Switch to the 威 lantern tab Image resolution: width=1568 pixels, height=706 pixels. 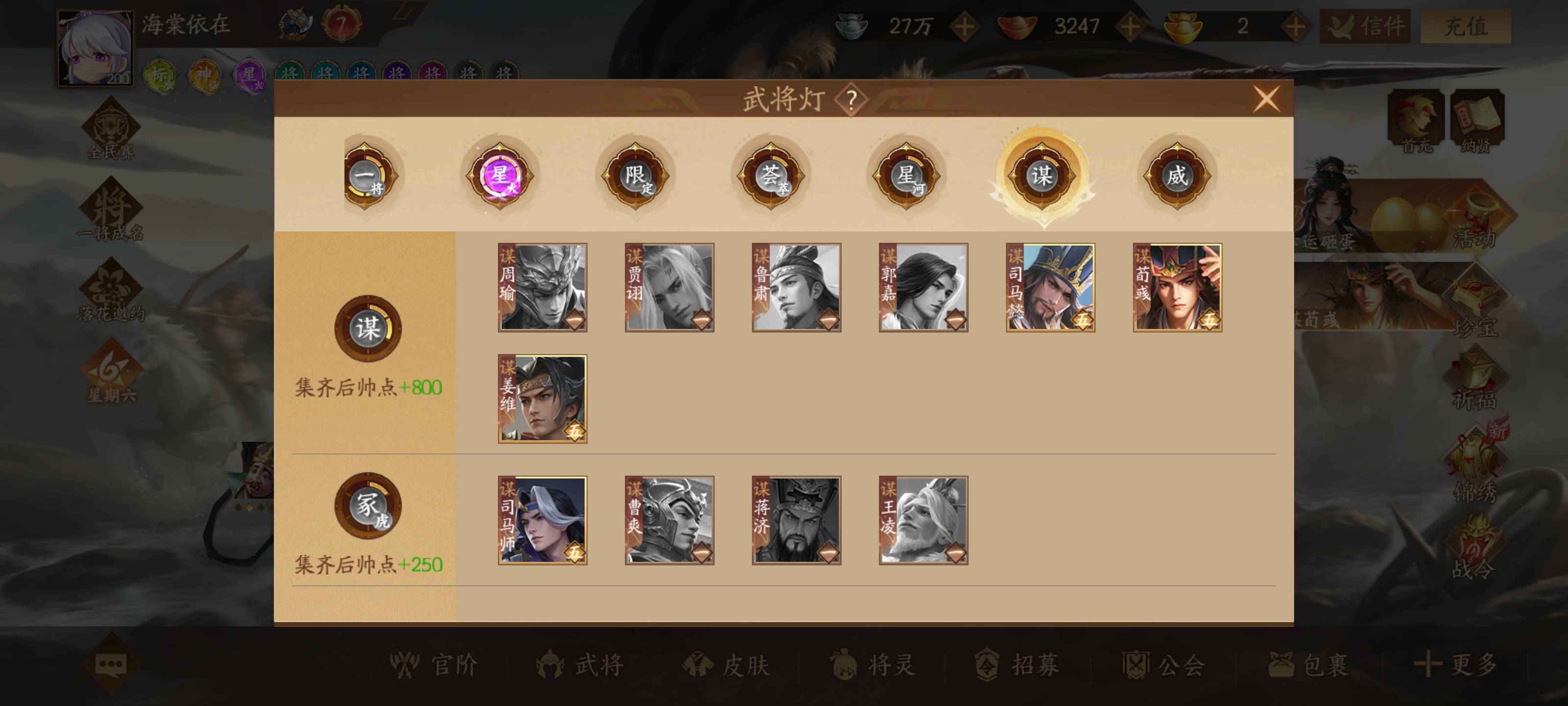point(1176,176)
